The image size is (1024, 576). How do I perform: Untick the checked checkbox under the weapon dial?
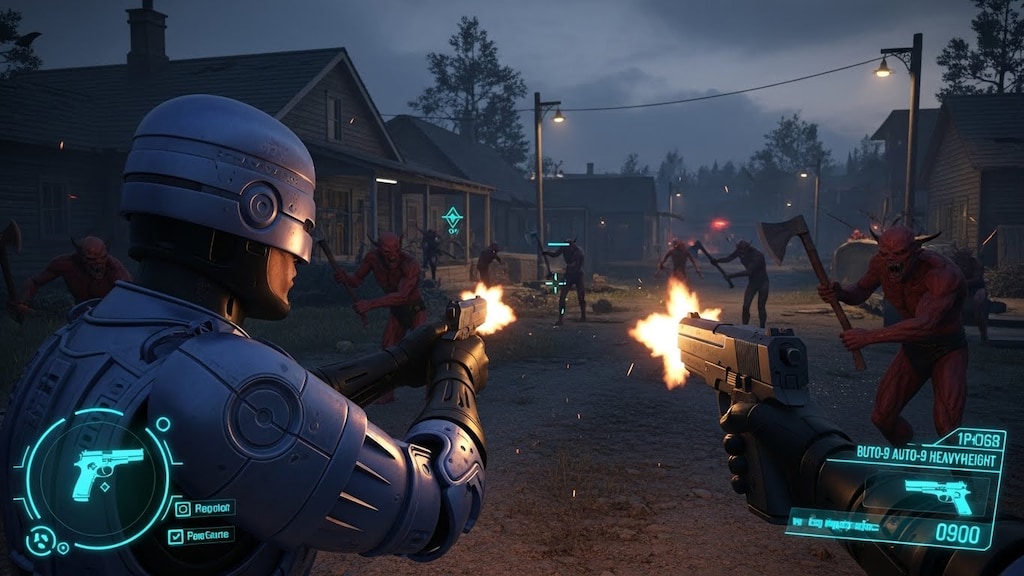[174, 537]
